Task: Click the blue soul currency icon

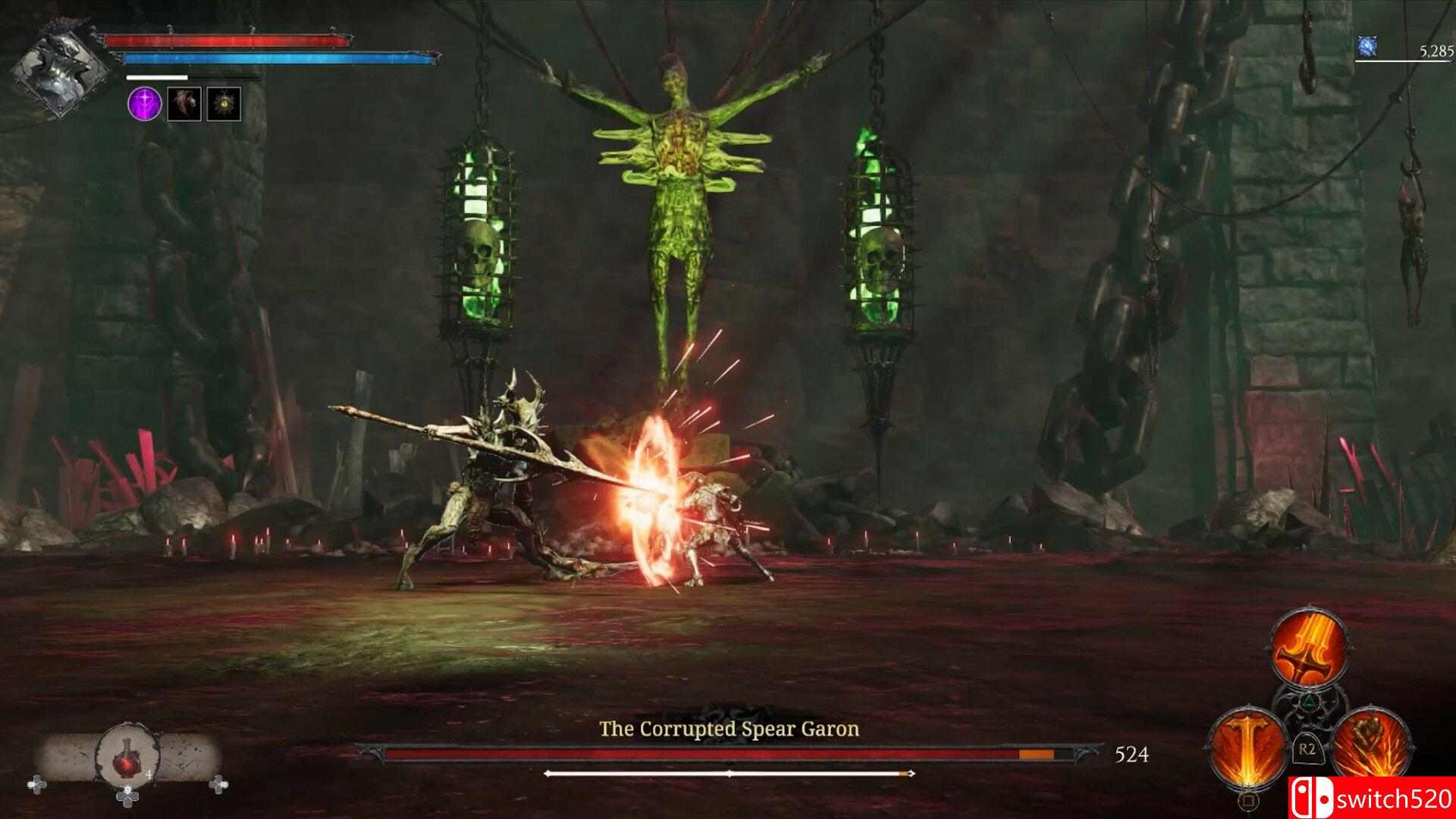Action: point(1367,47)
